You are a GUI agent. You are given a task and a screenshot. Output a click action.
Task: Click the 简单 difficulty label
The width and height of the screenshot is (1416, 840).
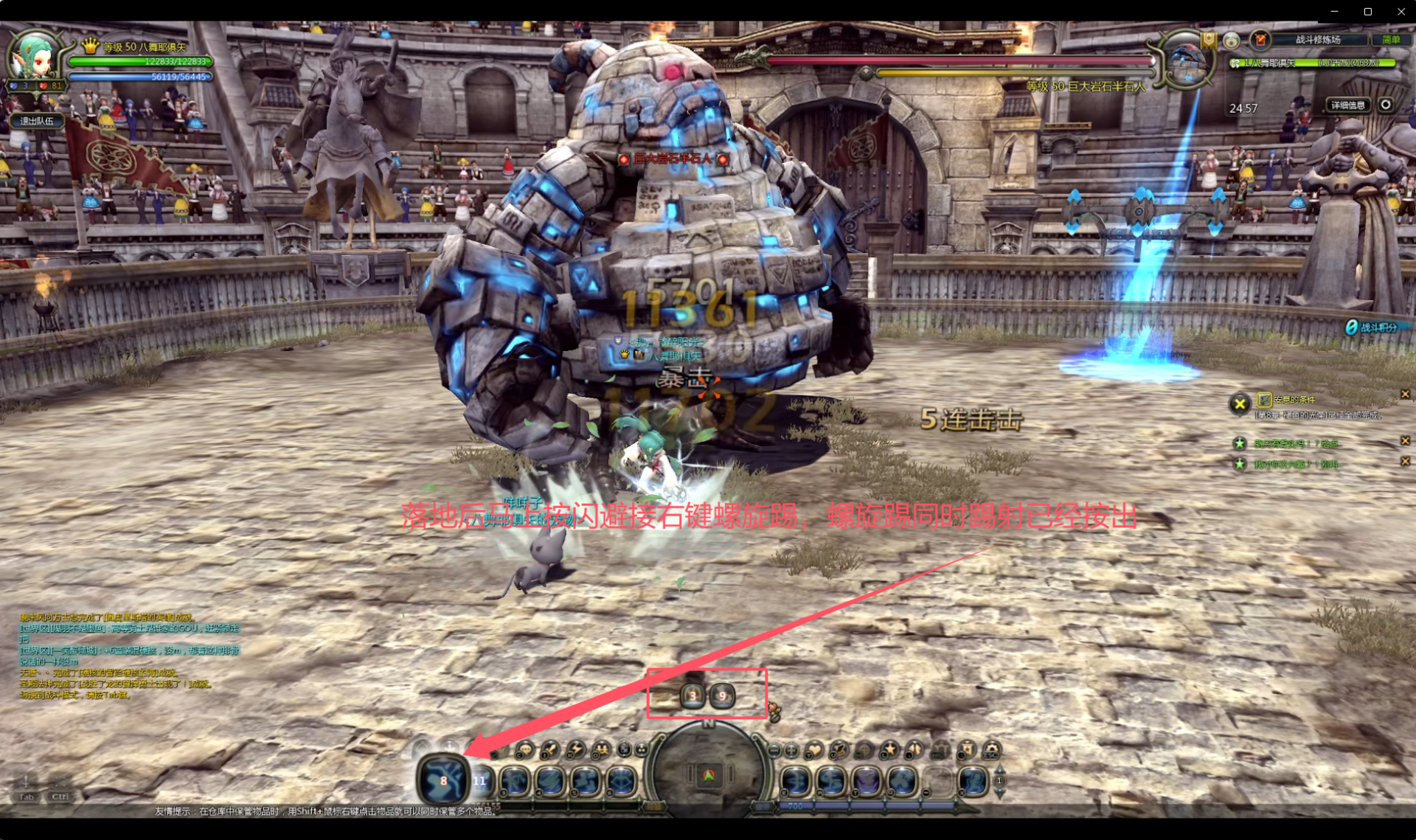[1391, 40]
